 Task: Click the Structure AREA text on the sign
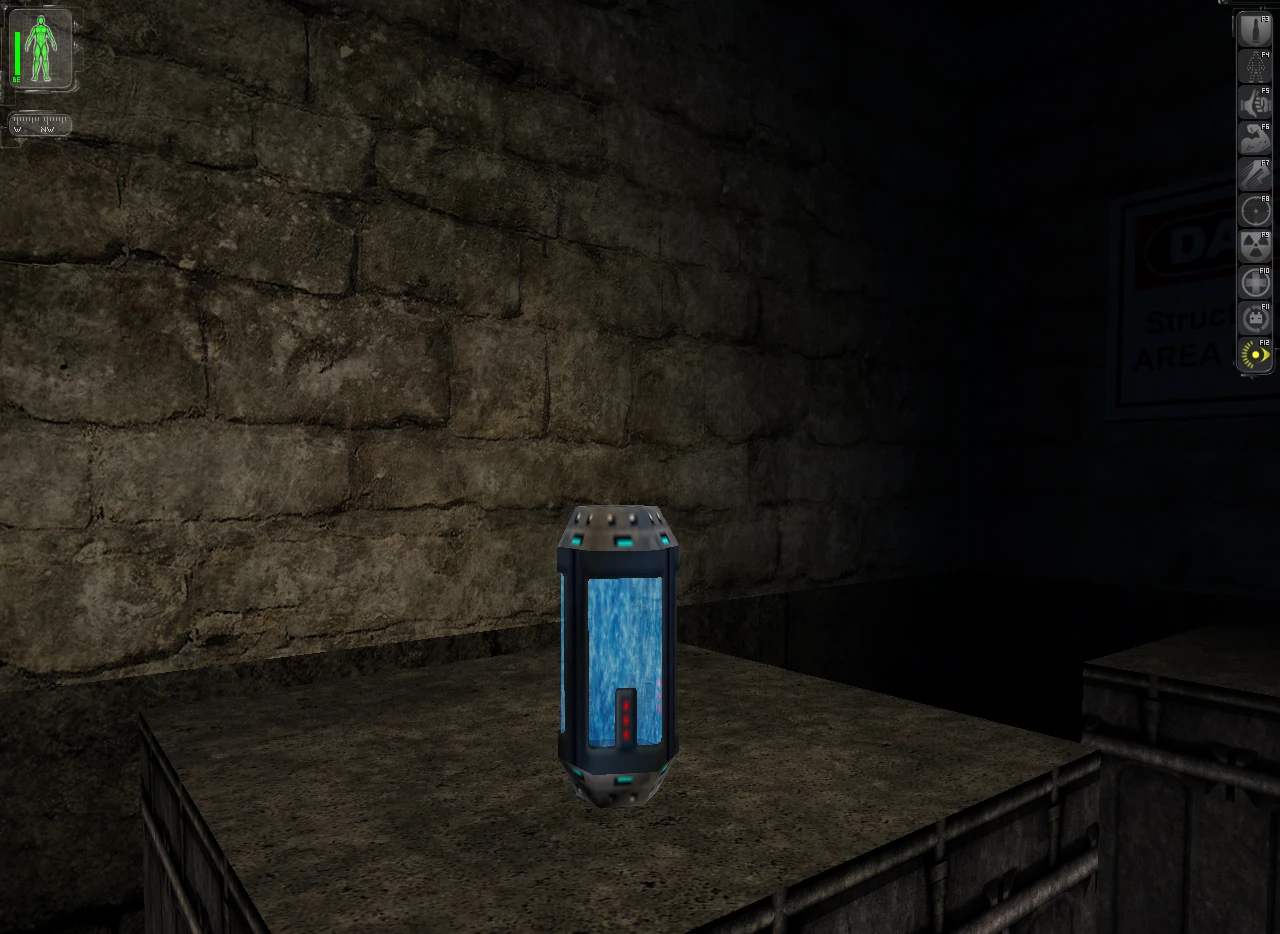[x=1185, y=335]
